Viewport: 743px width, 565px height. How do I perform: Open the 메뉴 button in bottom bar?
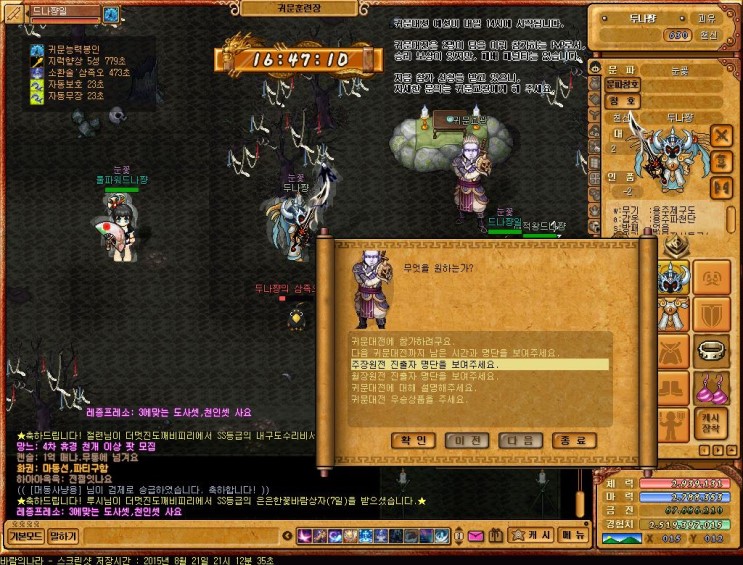pyautogui.click(x=573, y=536)
